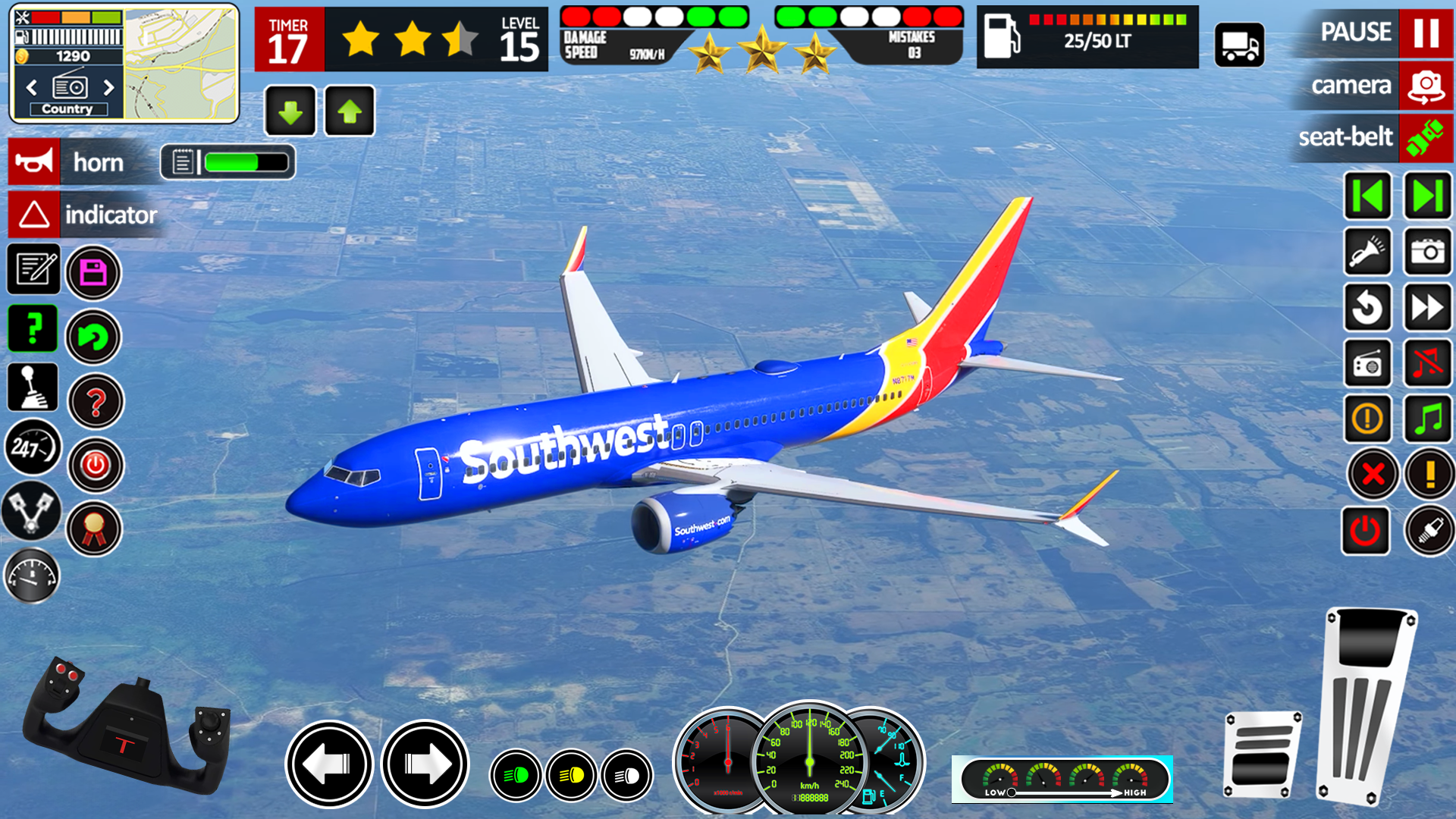Click the red X button
1456x819 pixels.
(1373, 475)
